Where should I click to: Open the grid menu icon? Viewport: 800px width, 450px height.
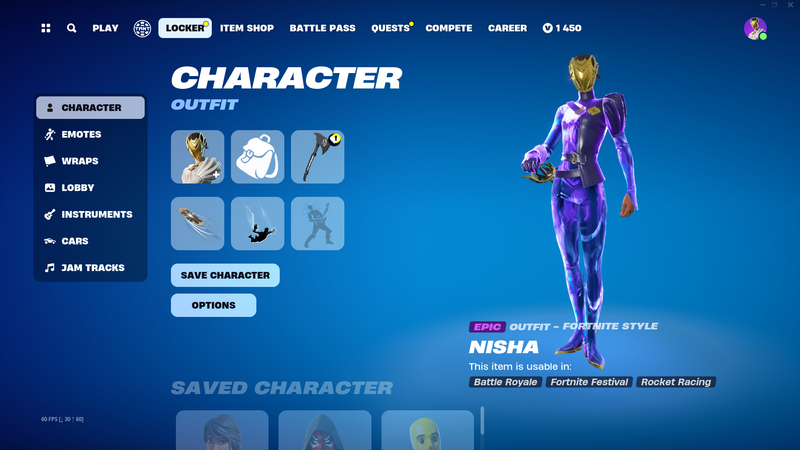coord(46,28)
